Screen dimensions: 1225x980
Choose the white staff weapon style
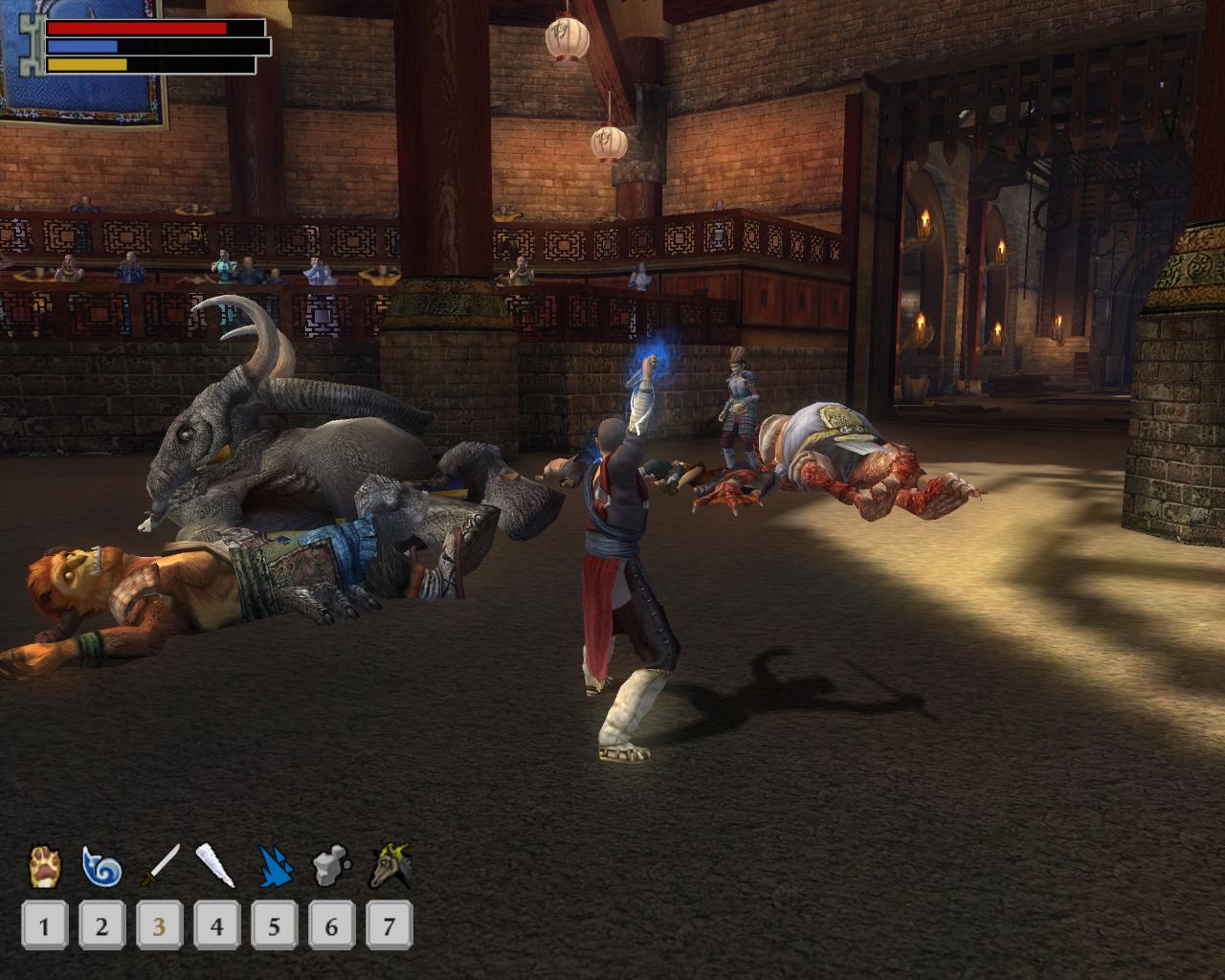[x=215, y=866]
